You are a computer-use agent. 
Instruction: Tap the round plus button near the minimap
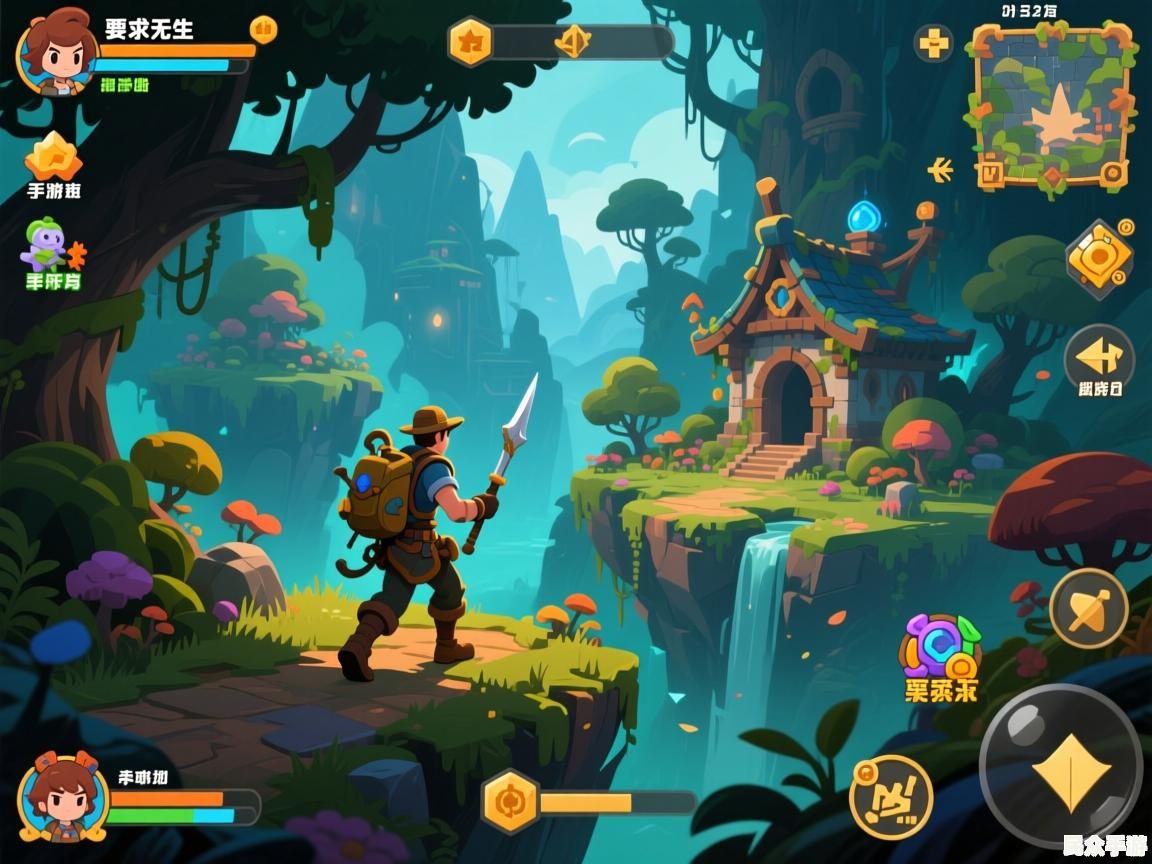pos(934,43)
